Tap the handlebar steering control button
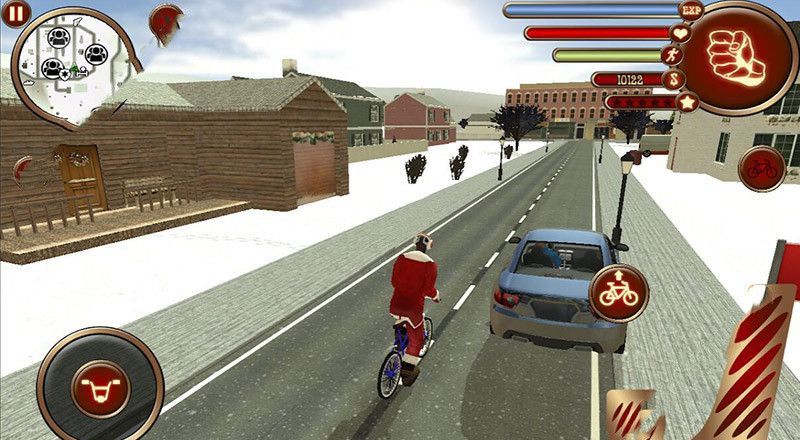 click(x=98, y=385)
